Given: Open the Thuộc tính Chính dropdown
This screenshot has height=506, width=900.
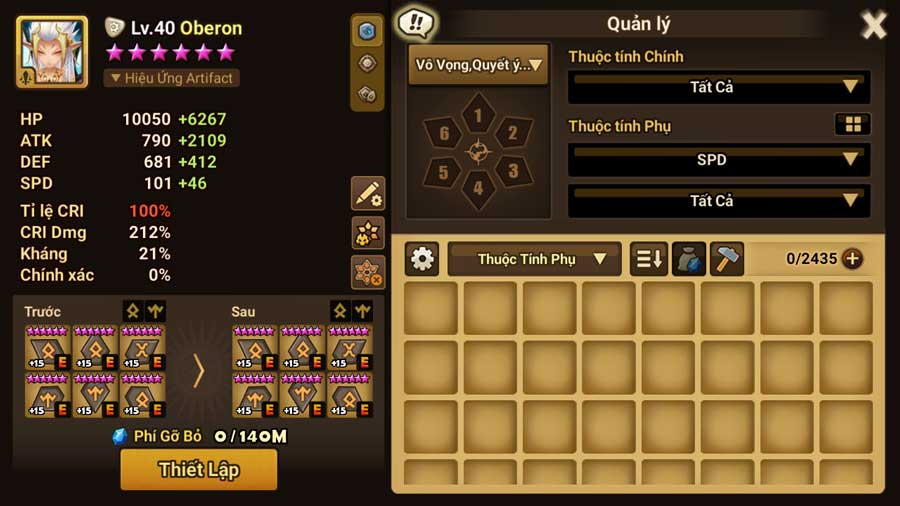Looking at the screenshot, I should point(718,87).
